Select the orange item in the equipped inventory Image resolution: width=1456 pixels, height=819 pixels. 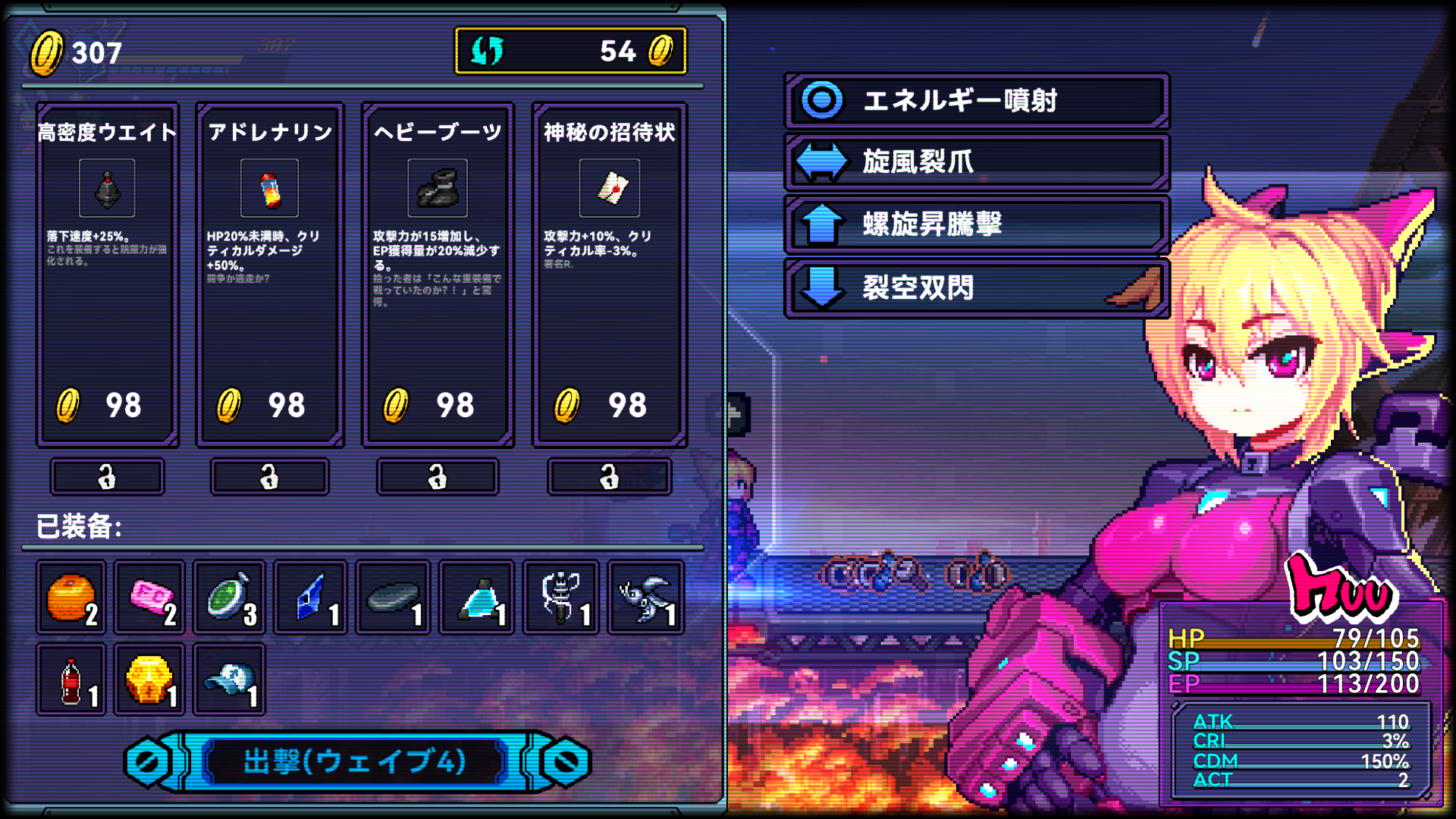tap(71, 597)
